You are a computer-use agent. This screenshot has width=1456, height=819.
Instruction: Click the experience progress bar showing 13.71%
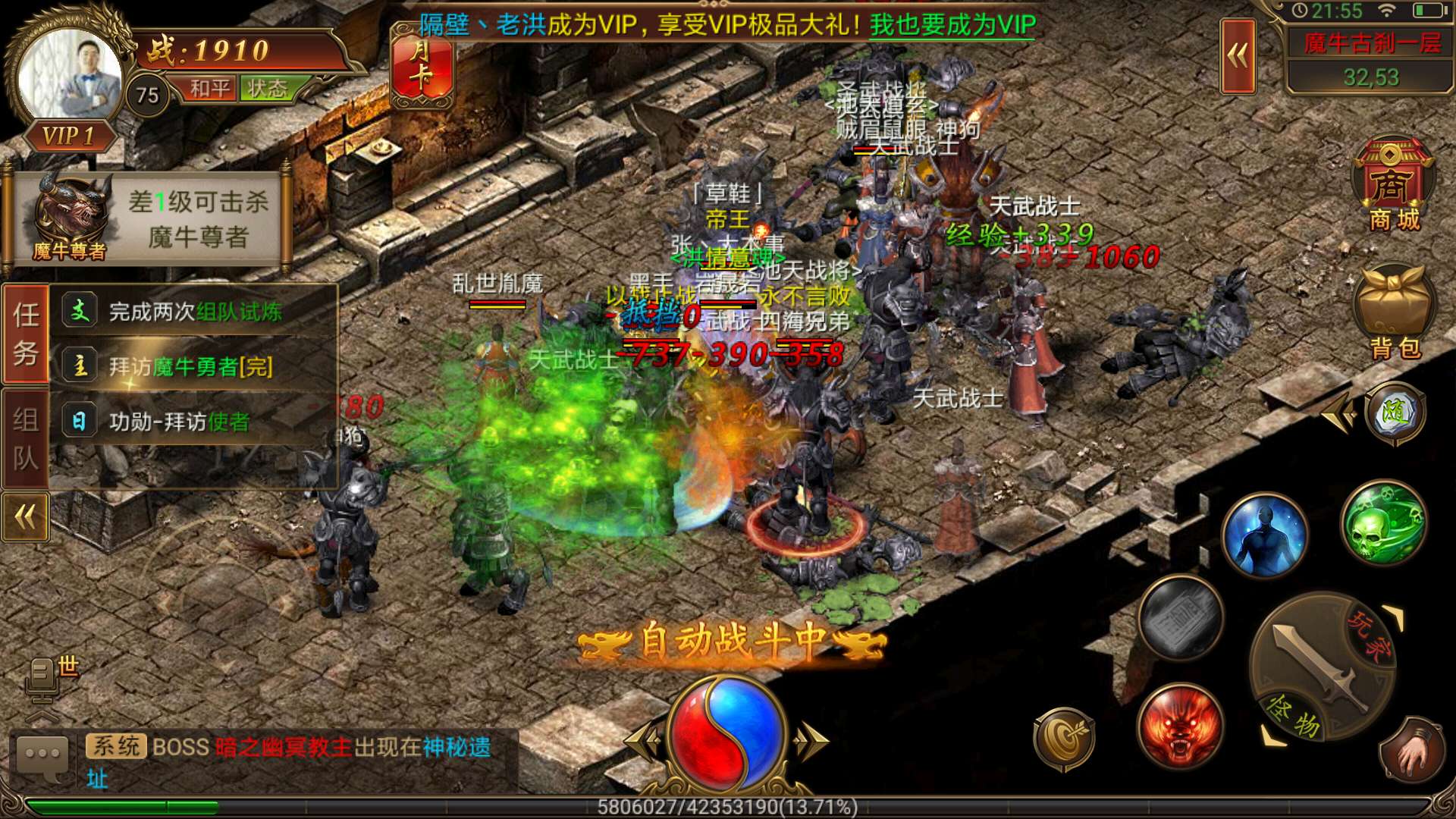tap(728, 808)
